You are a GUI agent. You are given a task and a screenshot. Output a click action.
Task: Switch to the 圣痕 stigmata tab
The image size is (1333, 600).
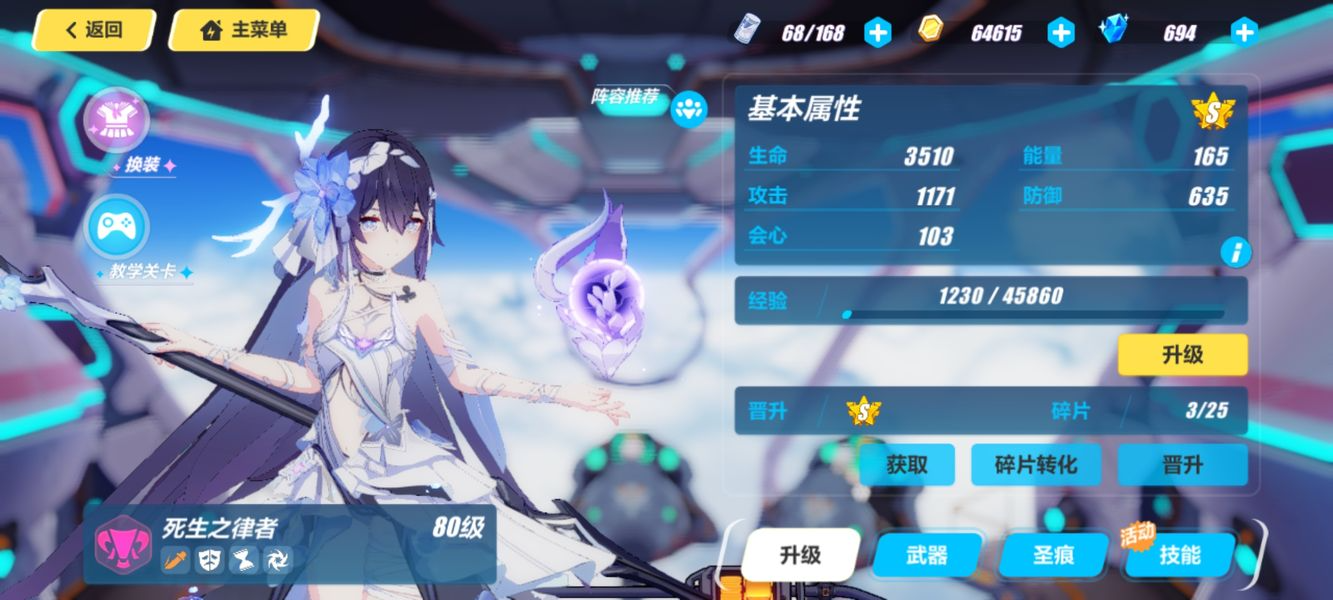[x=1051, y=554]
